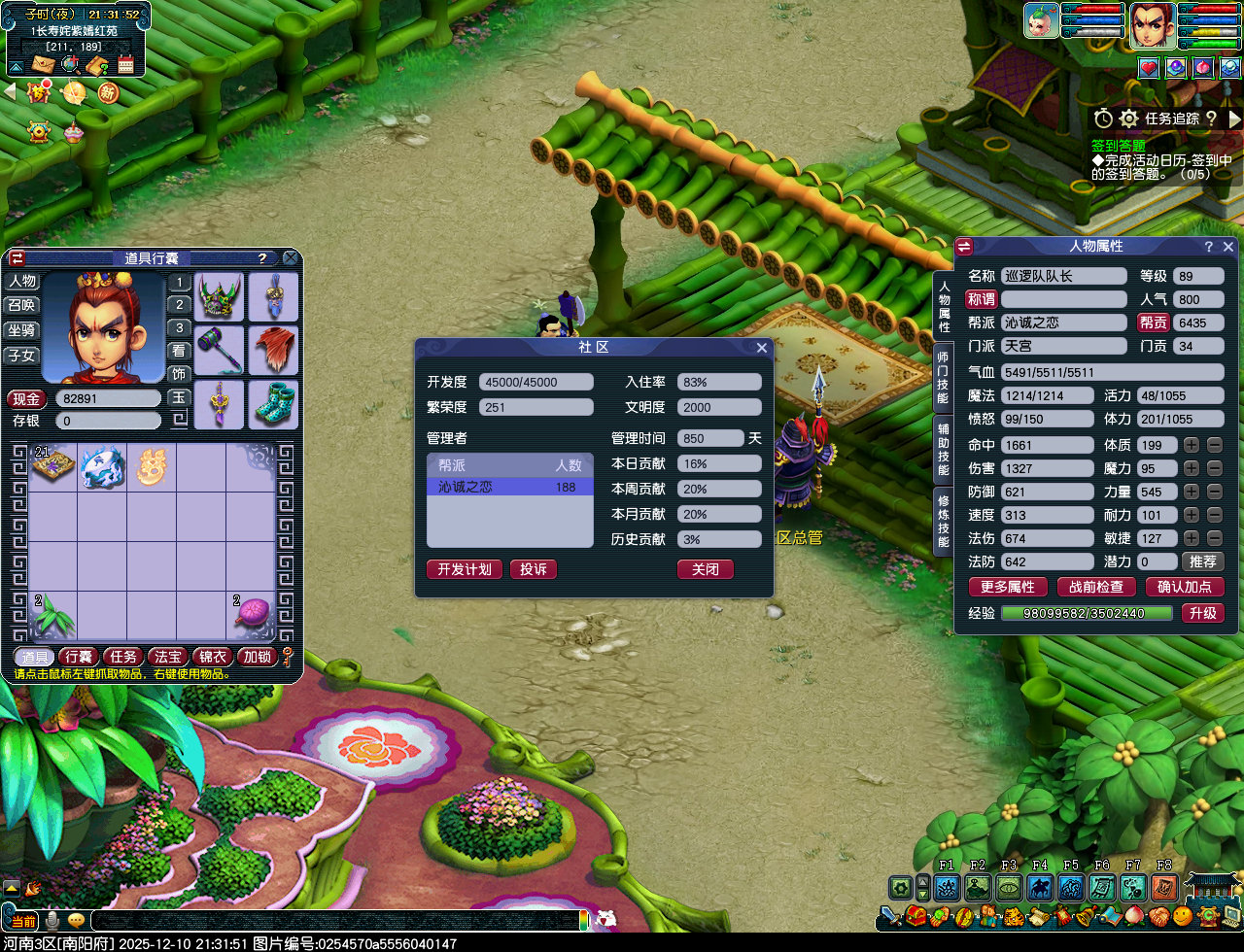1244x952 pixels.
Task: Switch to the 师门技能 sect skills tab
Action: [943, 377]
